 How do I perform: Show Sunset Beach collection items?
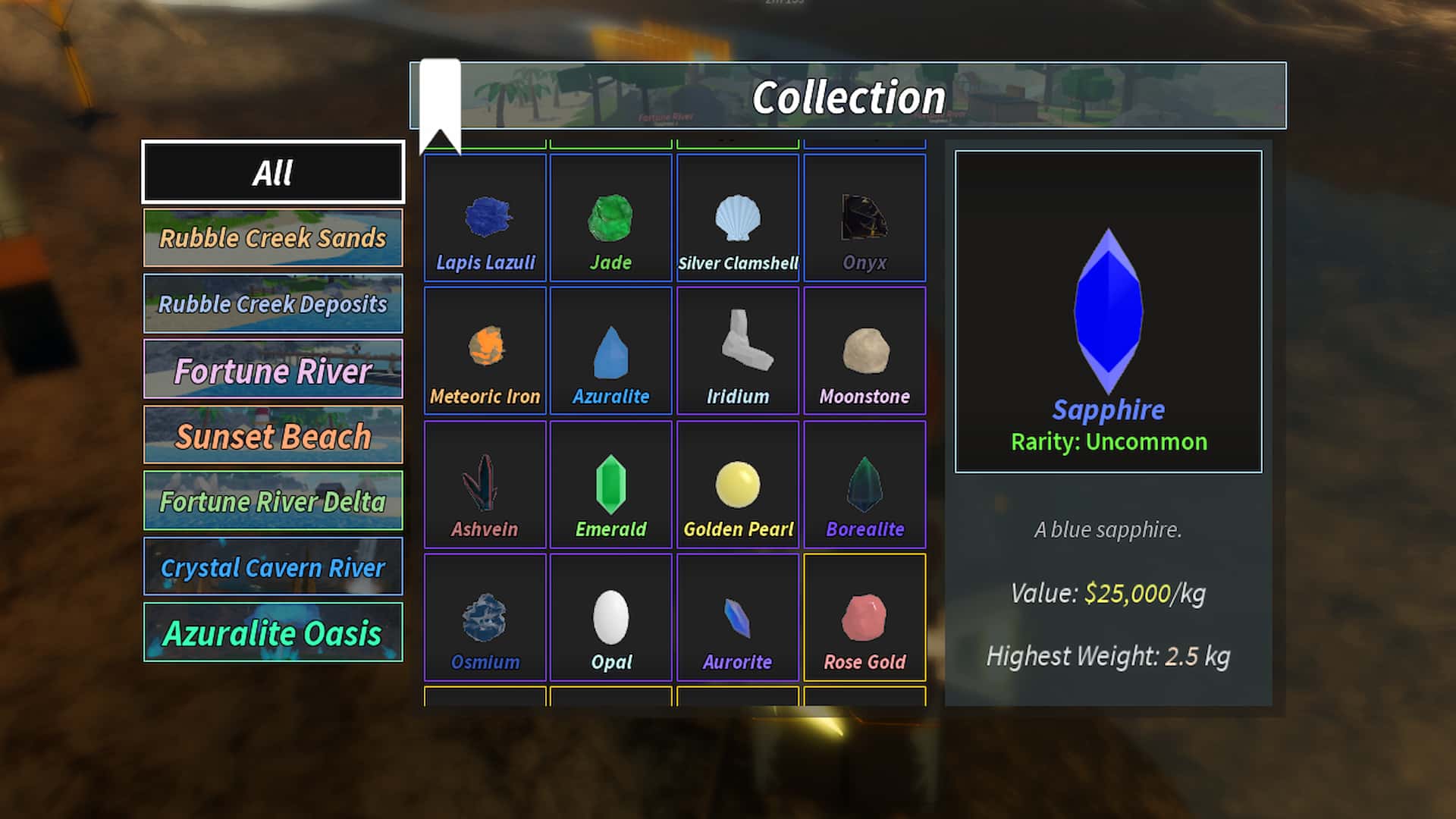click(x=273, y=435)
